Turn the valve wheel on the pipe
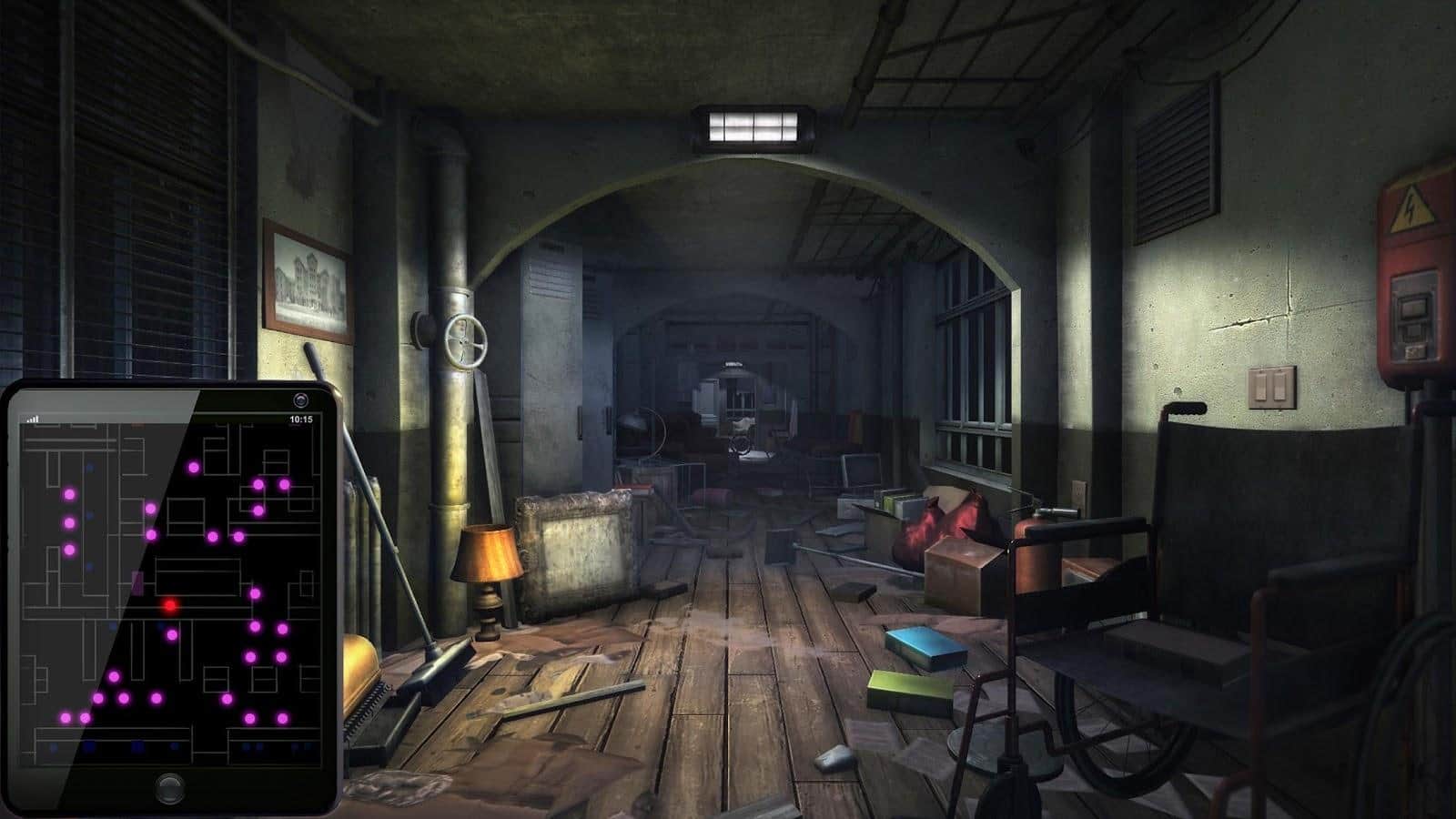The width and height of the screenshot is (1456, 819). (x=467, y=342)
